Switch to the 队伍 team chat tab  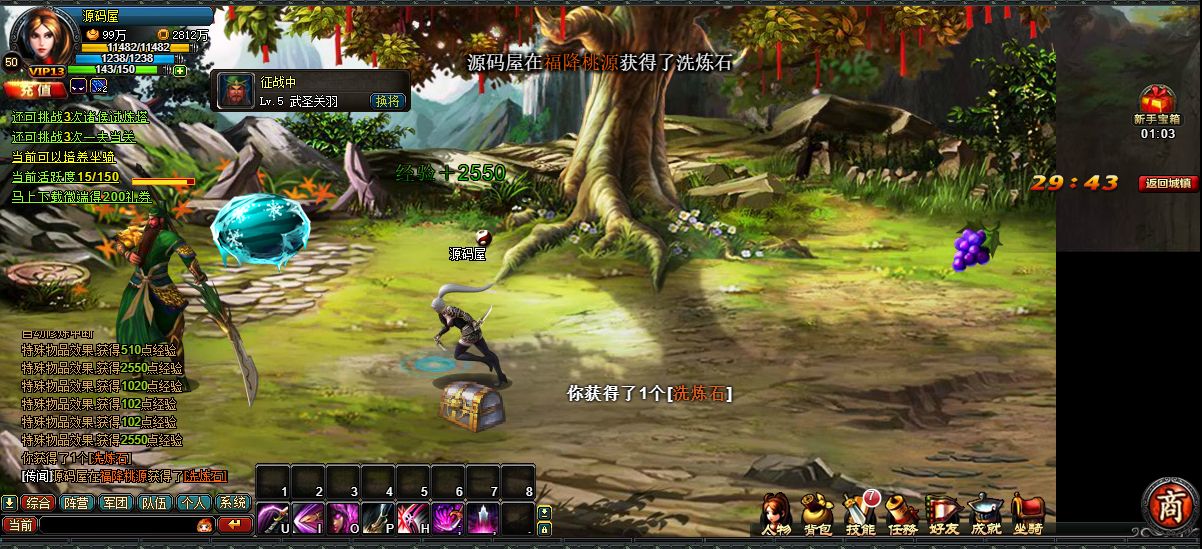(155, 503)
